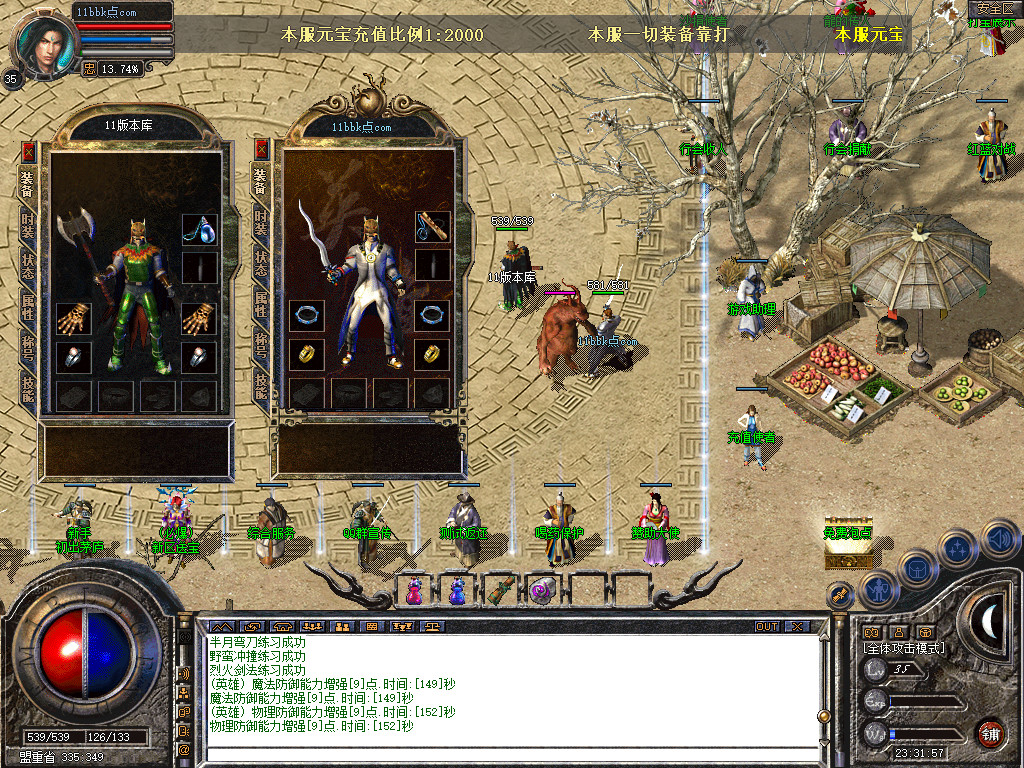Image resolution: width=1024 pixels, height=768 pixels.
Task: Use the green bundled scroll in hotbar
Action: [x=498, y=590]
